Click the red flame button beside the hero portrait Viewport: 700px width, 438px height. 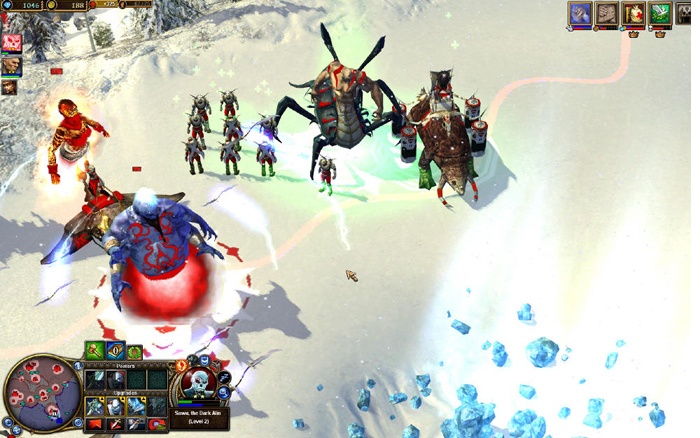(x=181, y=366)
